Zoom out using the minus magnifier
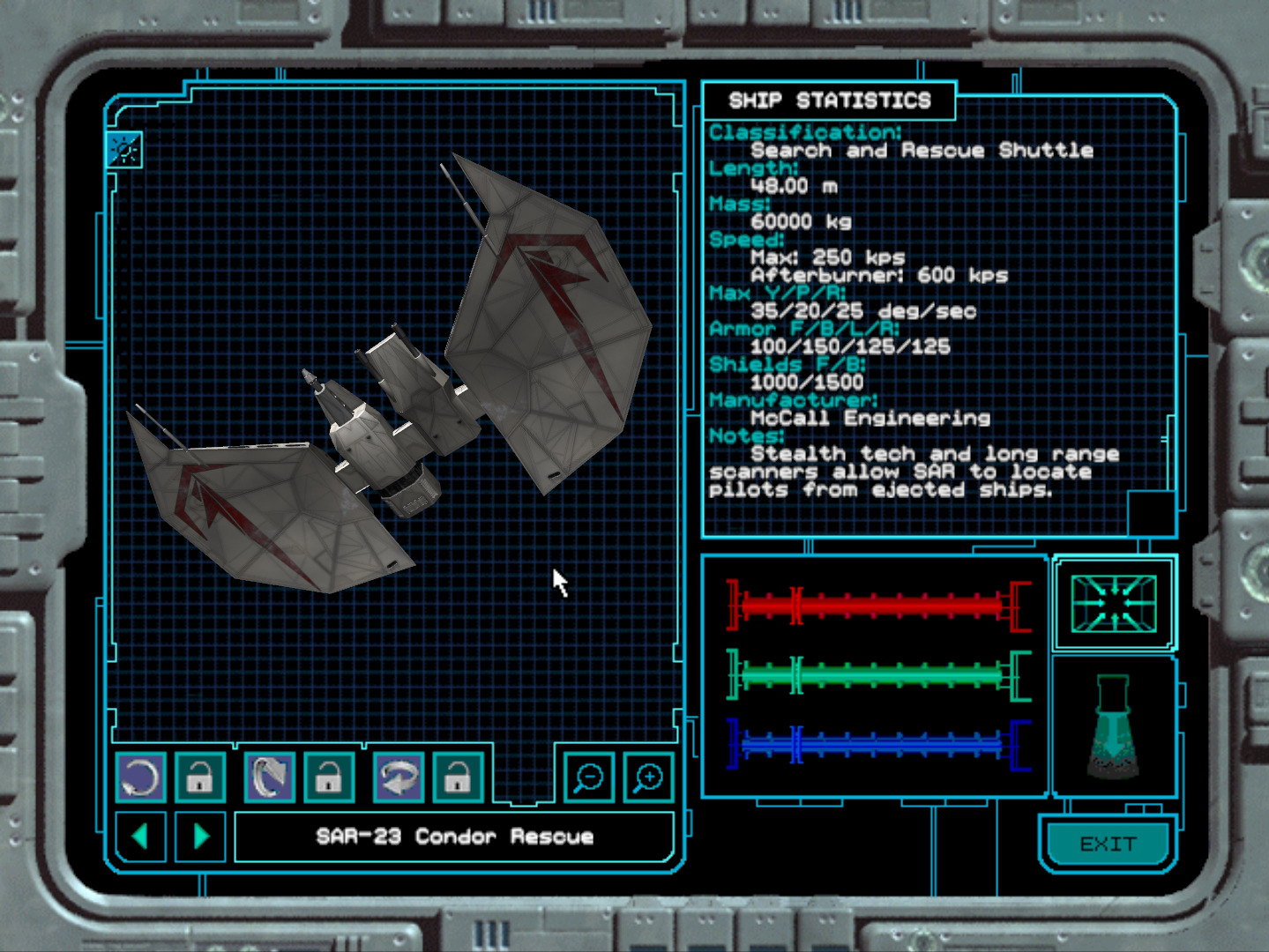Screen dimensions: 1269x952 588,777
